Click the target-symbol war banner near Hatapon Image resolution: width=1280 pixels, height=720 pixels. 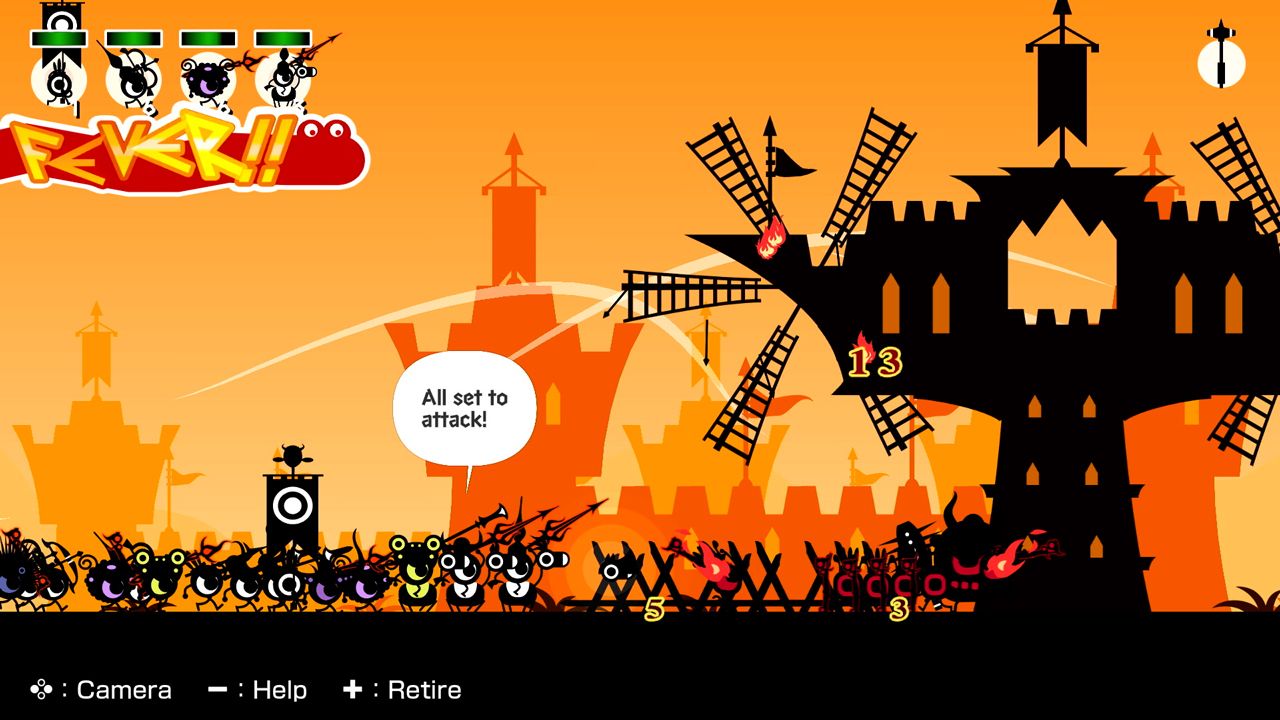point(292,505)
